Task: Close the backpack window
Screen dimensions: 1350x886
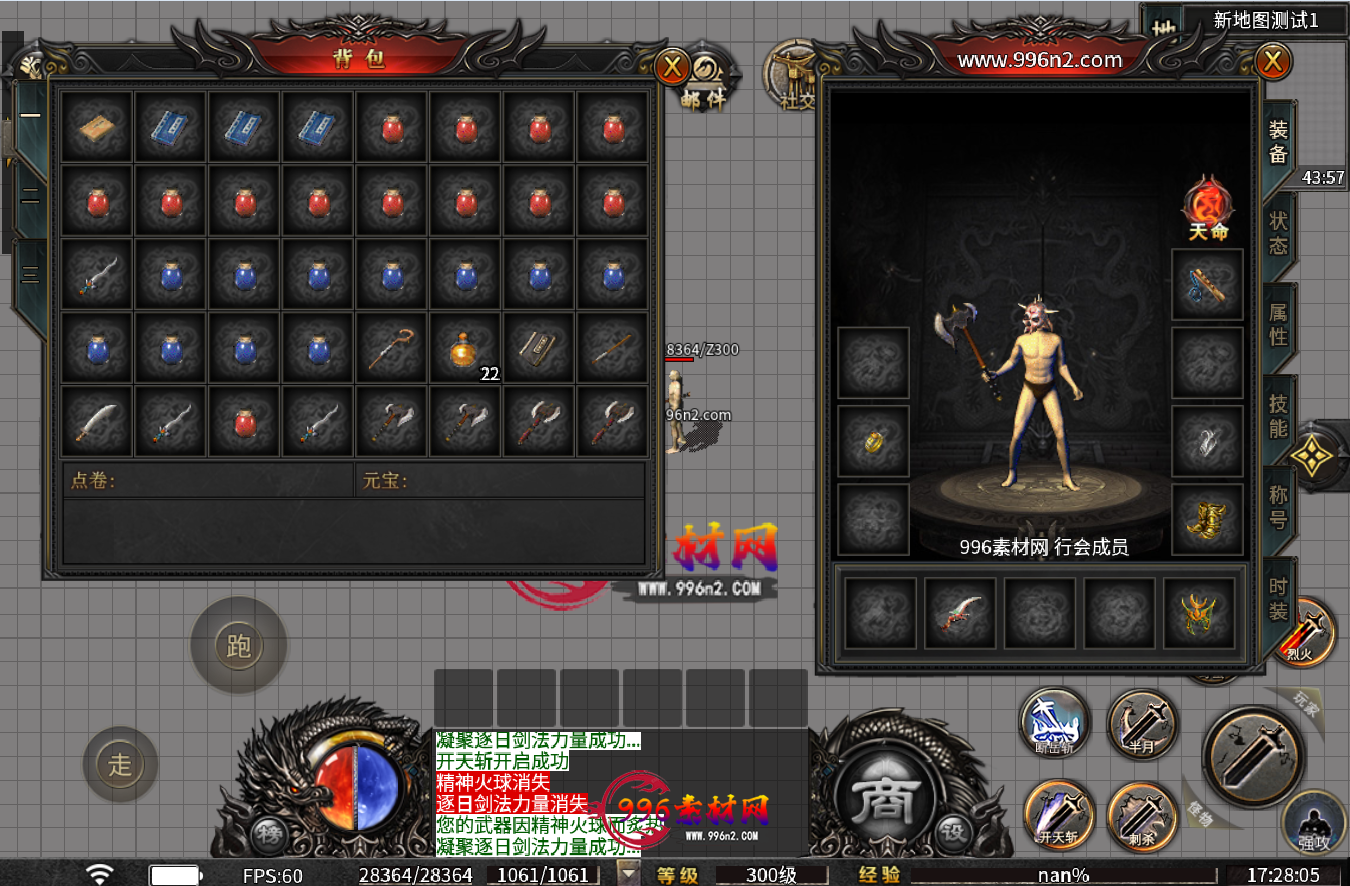Action: [x=672, y=67]
